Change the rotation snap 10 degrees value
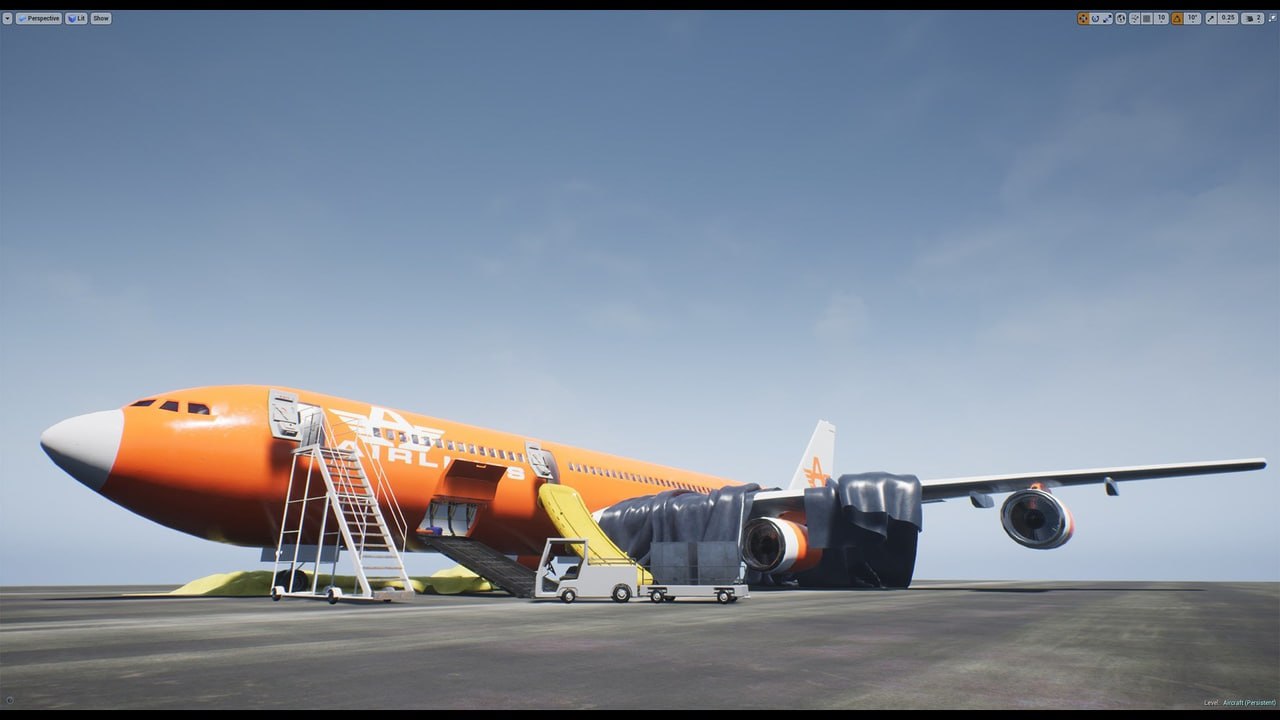Image resolution: width=1280 pixels, height=720 pixels. tap(1191, 18)
